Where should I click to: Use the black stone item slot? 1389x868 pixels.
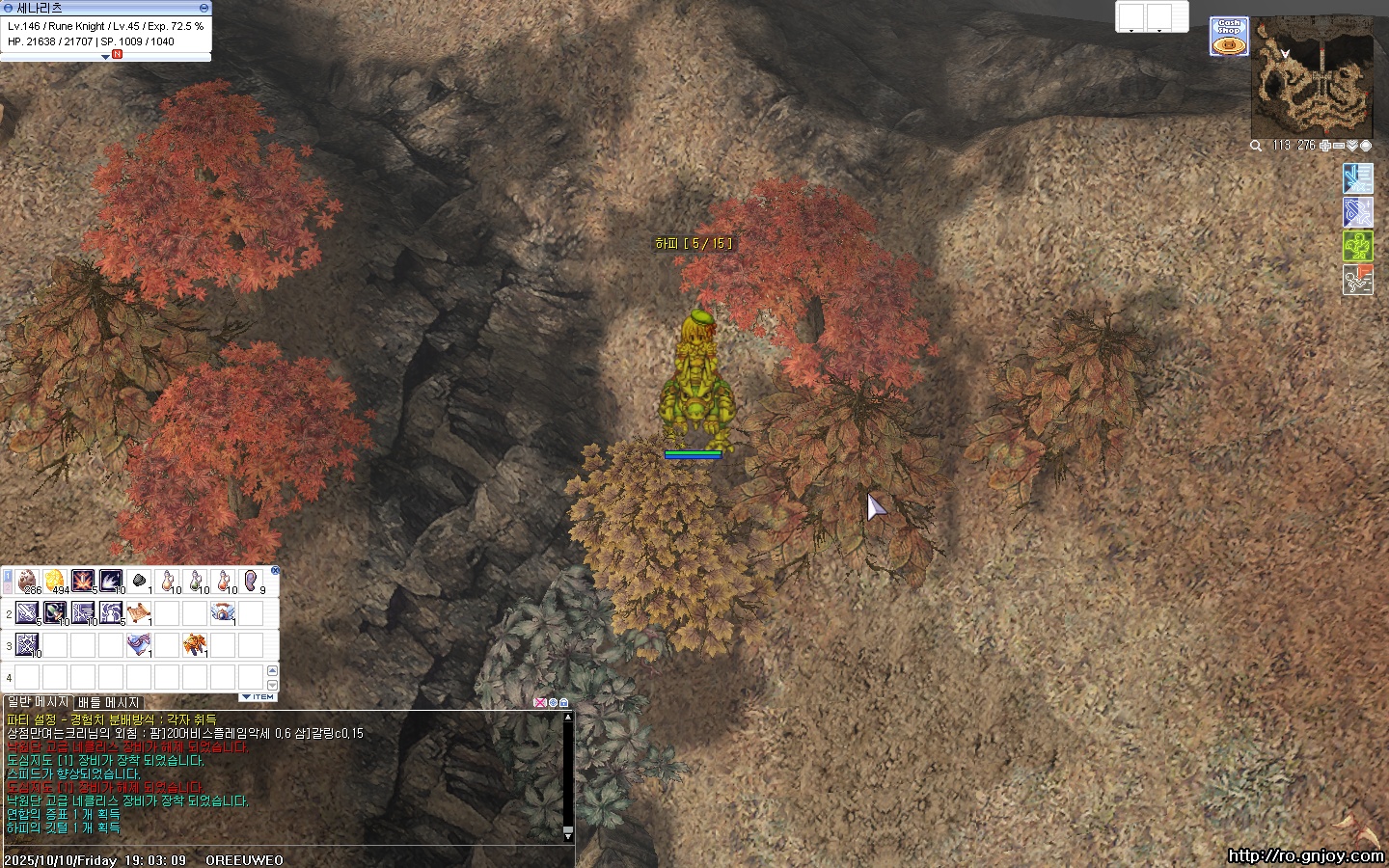[139, 582]
